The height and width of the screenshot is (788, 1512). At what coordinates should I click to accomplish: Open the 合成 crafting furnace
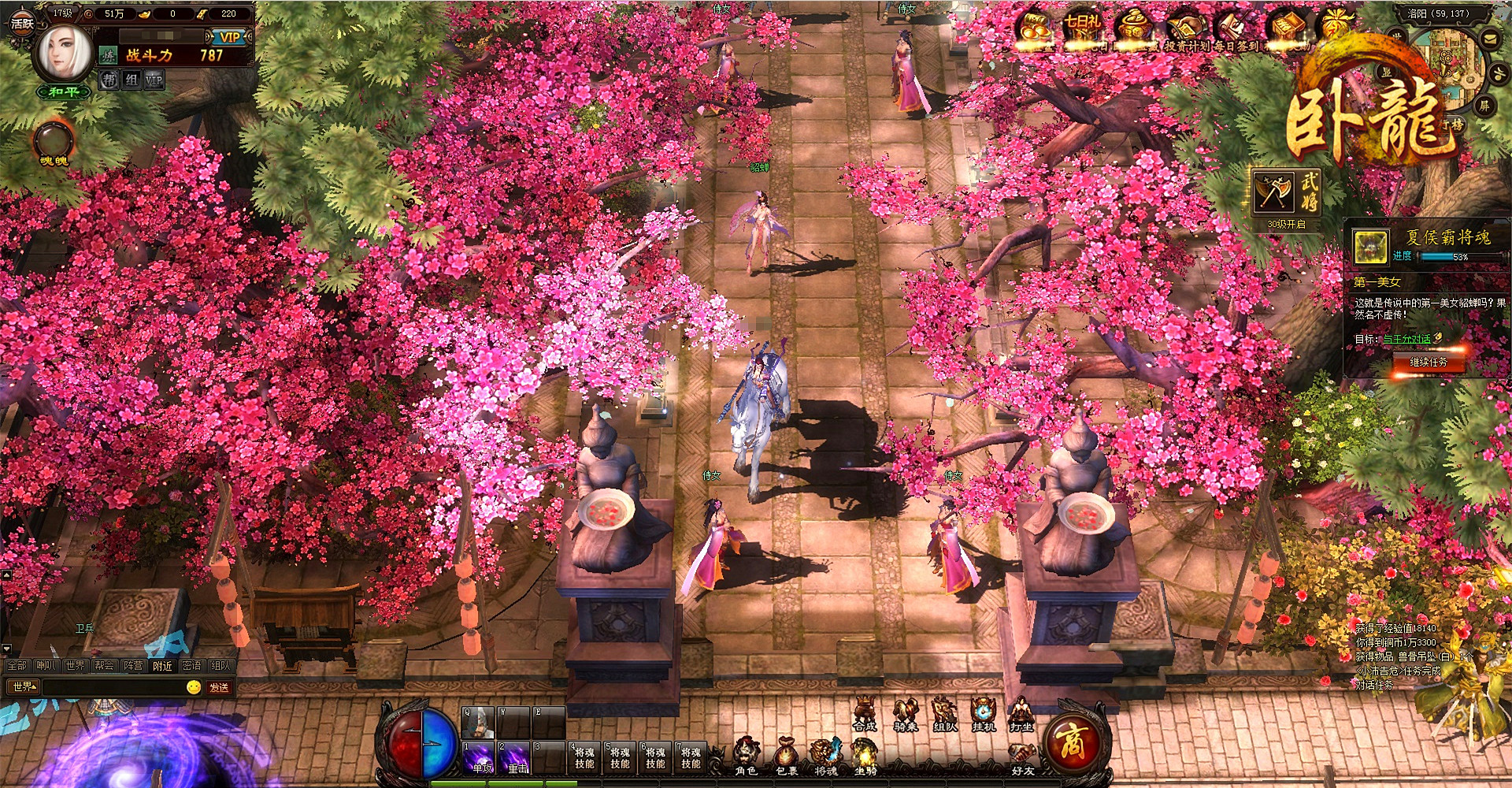865,714
